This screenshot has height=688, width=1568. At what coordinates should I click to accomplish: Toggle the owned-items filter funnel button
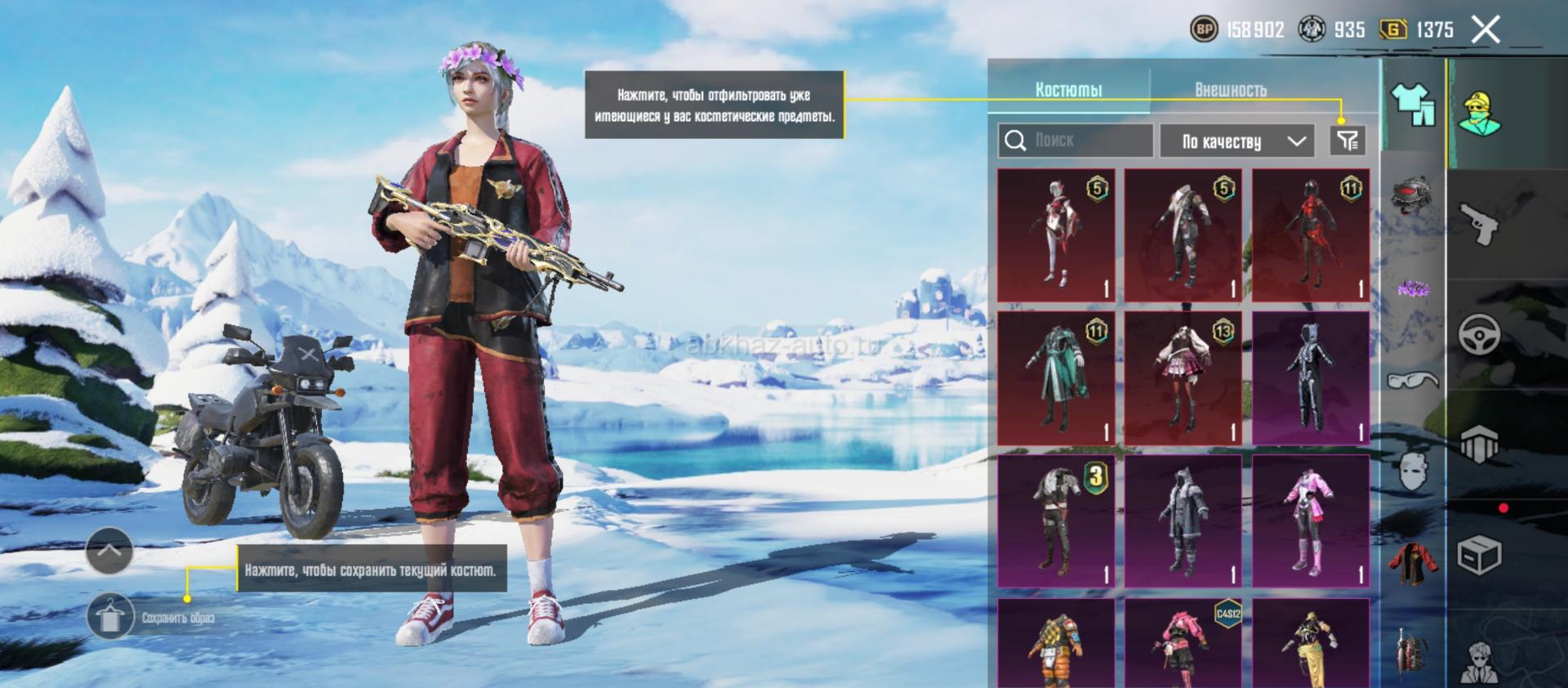pos(1347,141)
